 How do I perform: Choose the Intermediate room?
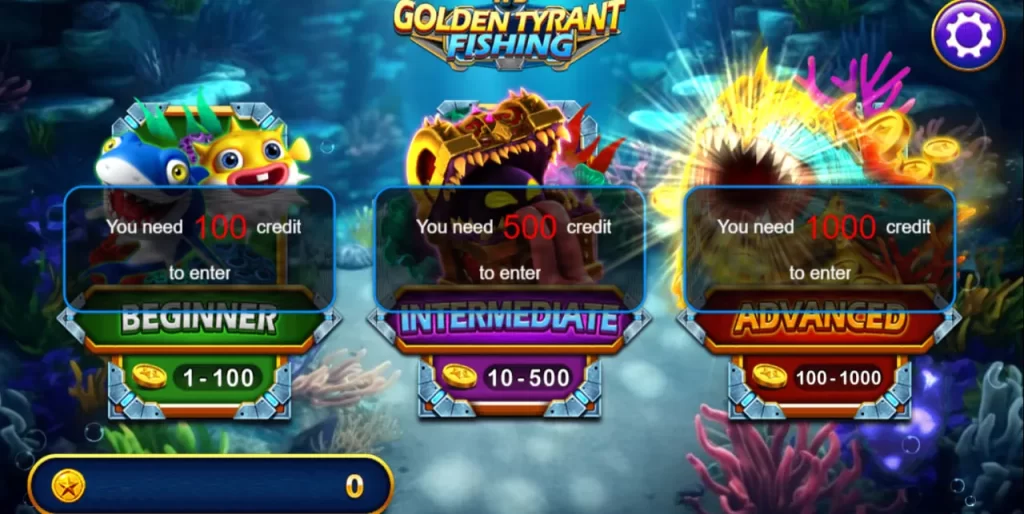pyautogui.click(x=510, y=319)
